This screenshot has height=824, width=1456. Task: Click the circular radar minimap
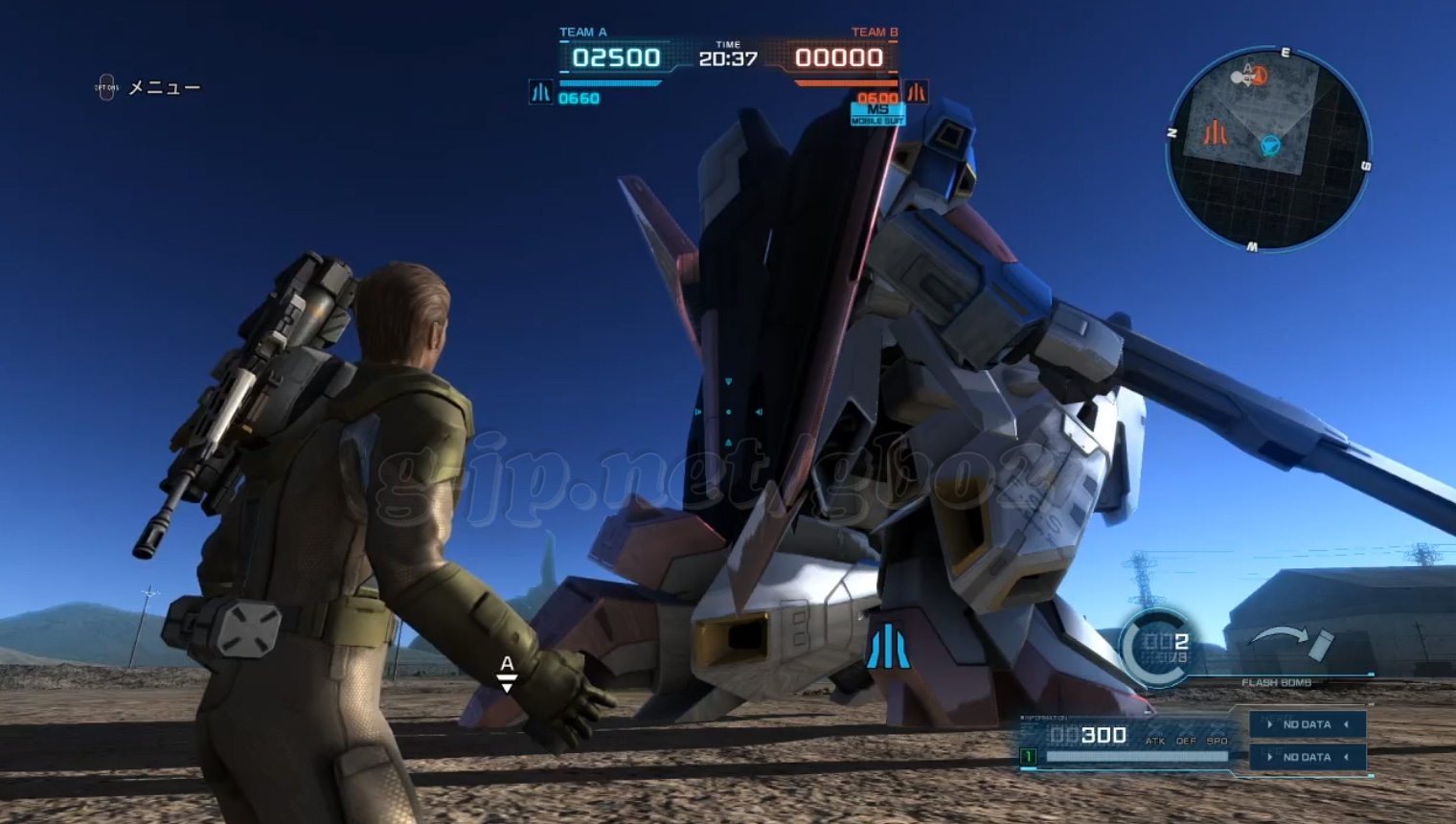tap(1267, 149)
